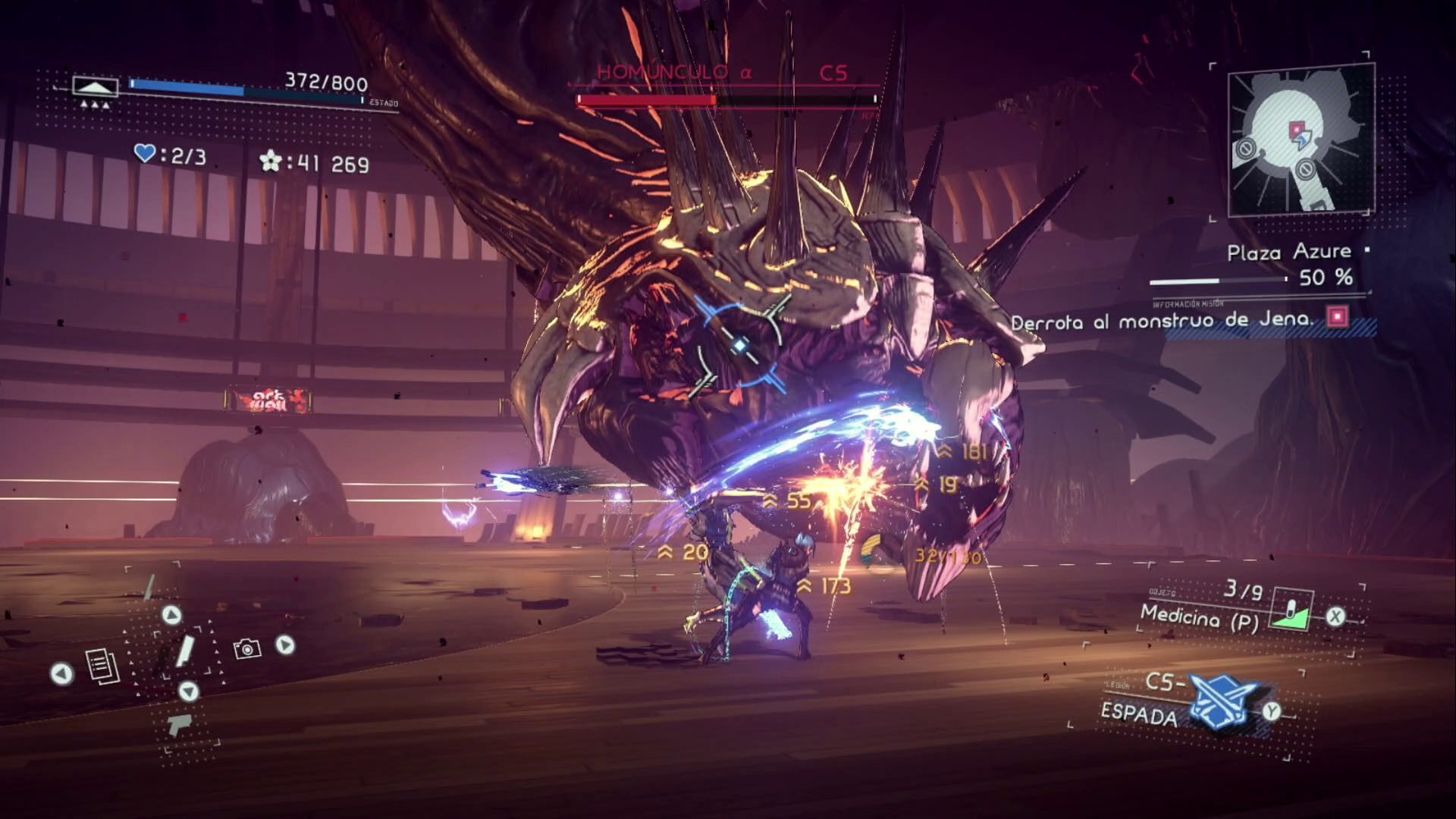Select the baton weapon in the shortcut wheel
1456x819 pixels.
(185, 652)
